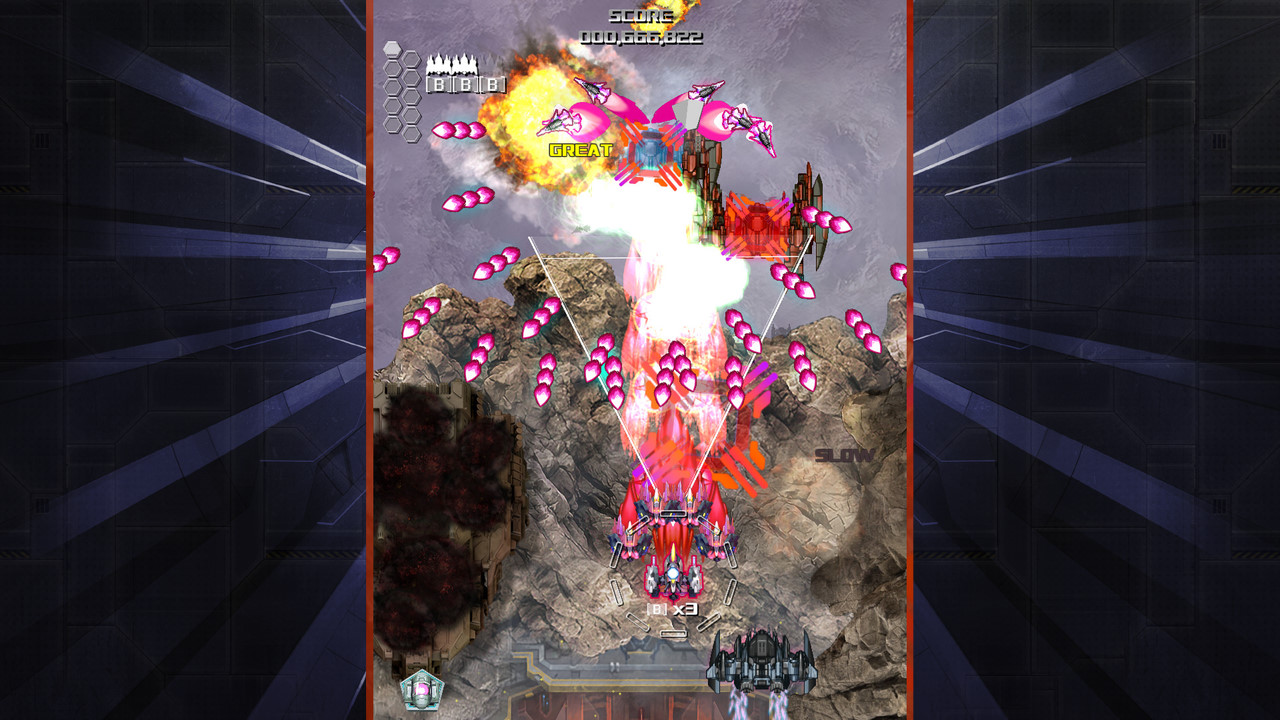1280x720 pixels.
Task: Click the GREAT rating popup
Action: tap(580, 150)
